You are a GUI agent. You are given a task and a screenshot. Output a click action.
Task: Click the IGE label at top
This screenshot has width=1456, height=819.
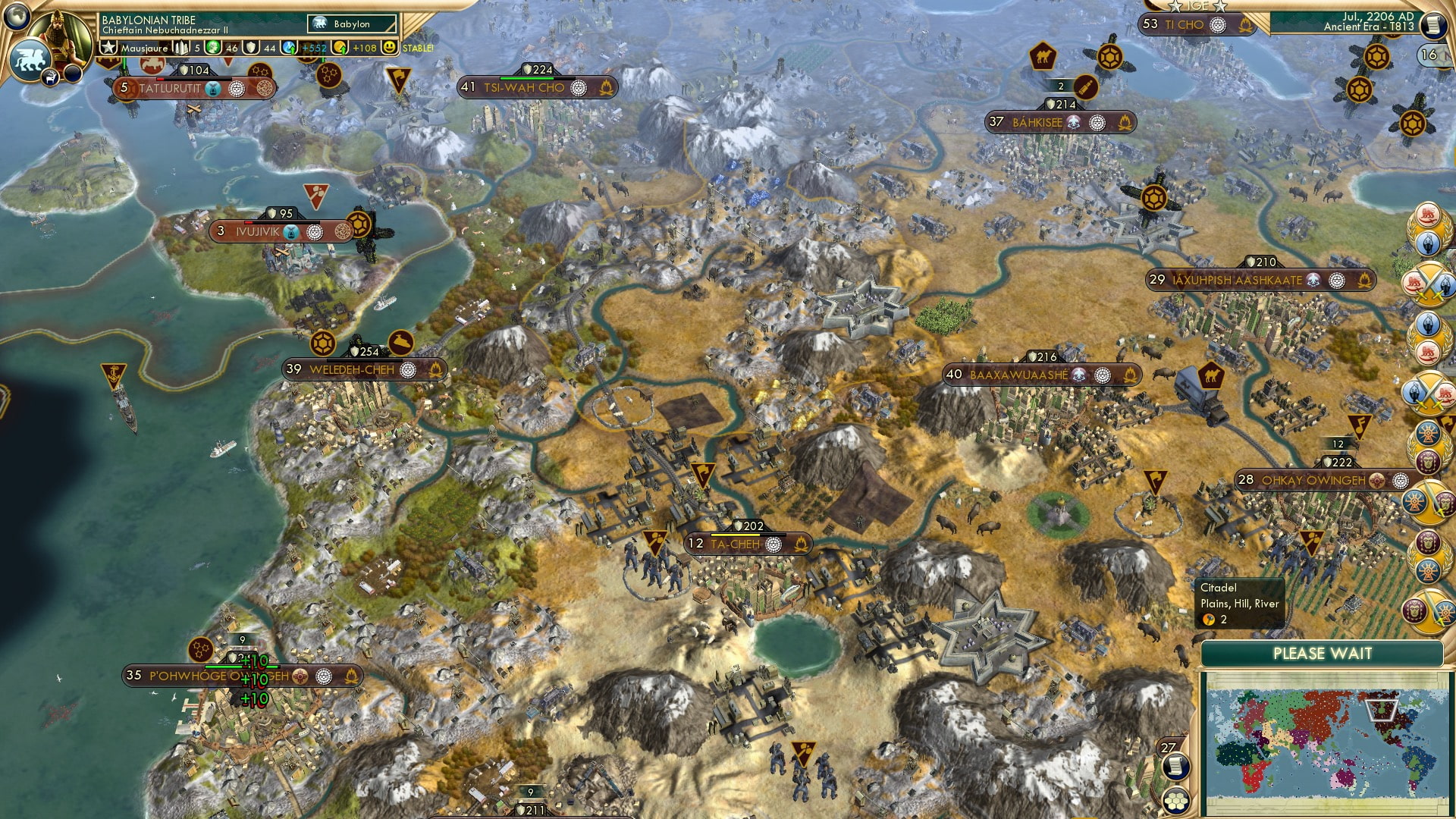pos(1198,7)
